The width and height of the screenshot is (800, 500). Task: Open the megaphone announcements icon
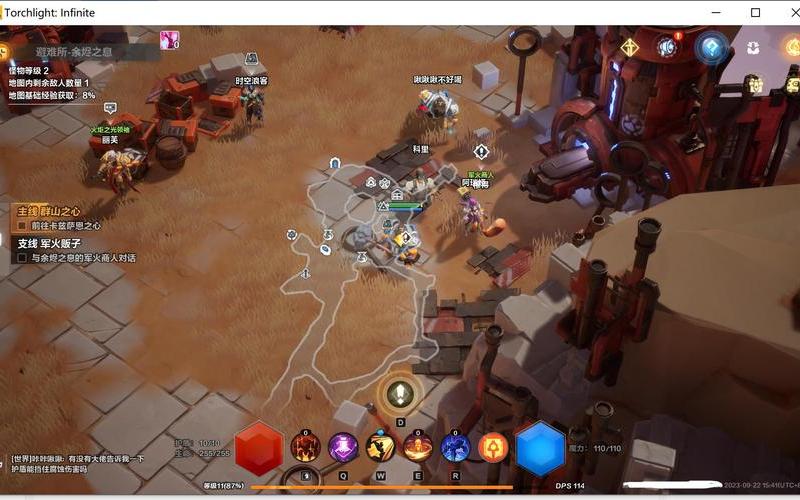point(667,47)
